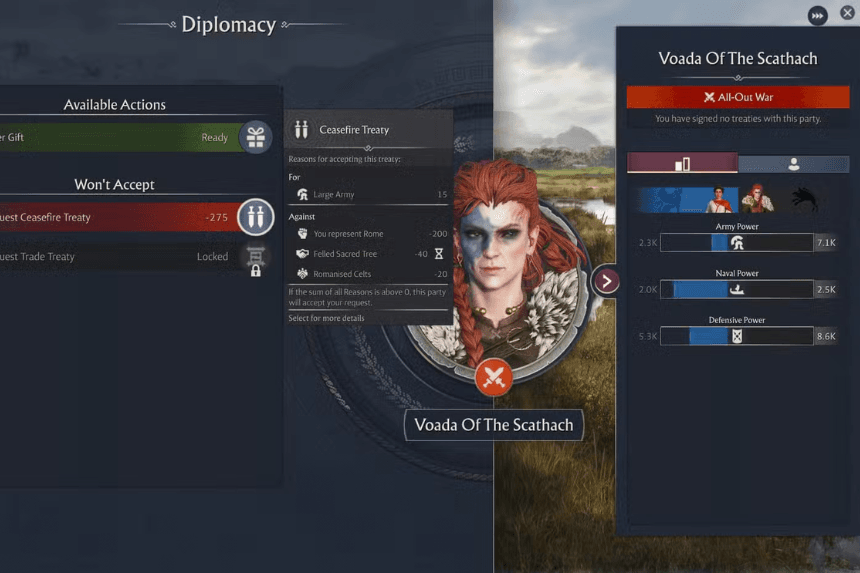Image resolution: width=860 pixels, height=573 pixels.
Task: Click the round arrow button beside Voada's portrait
Action: 606,281
